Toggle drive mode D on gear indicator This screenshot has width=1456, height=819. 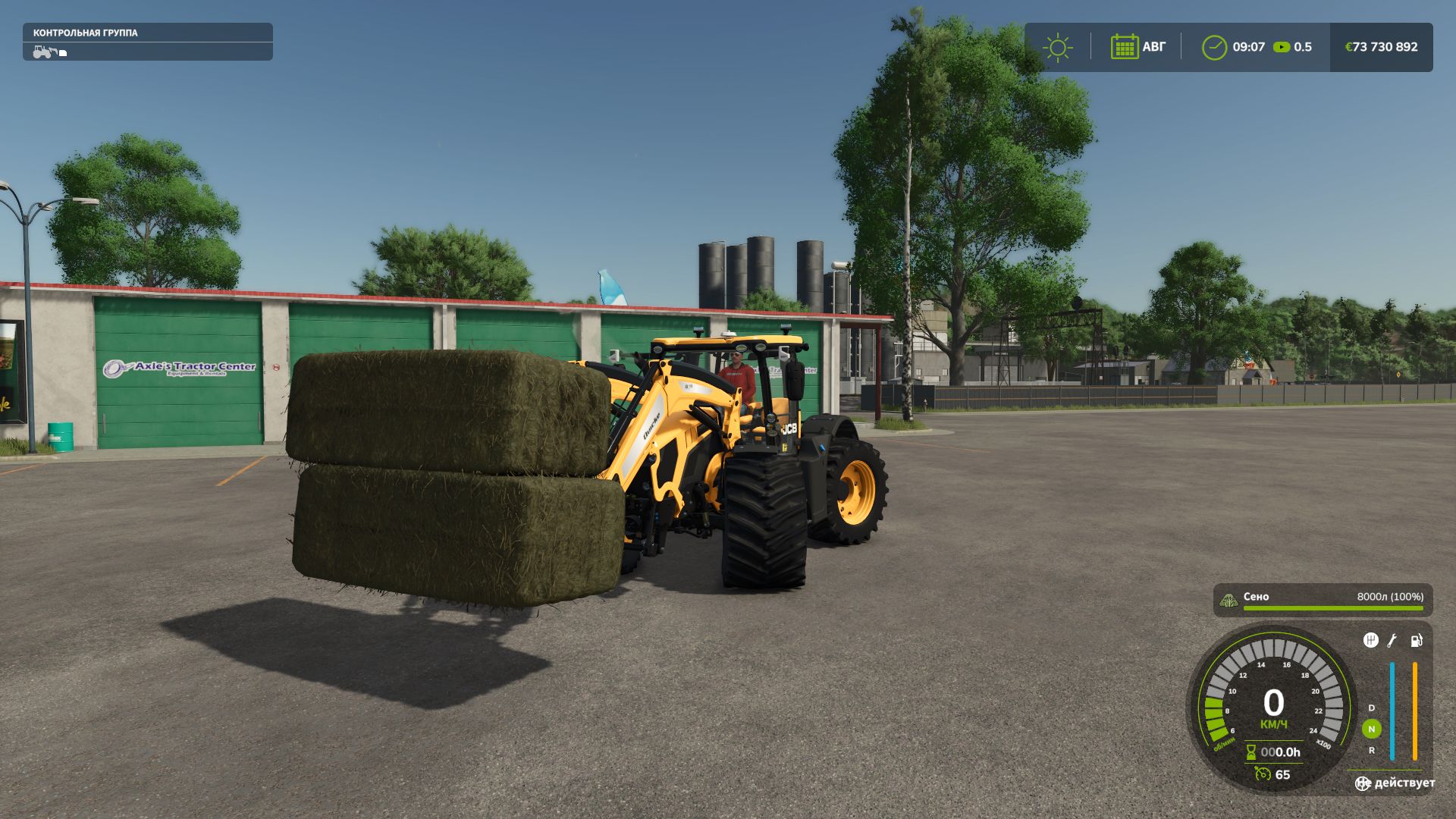tap(1371, 708)
